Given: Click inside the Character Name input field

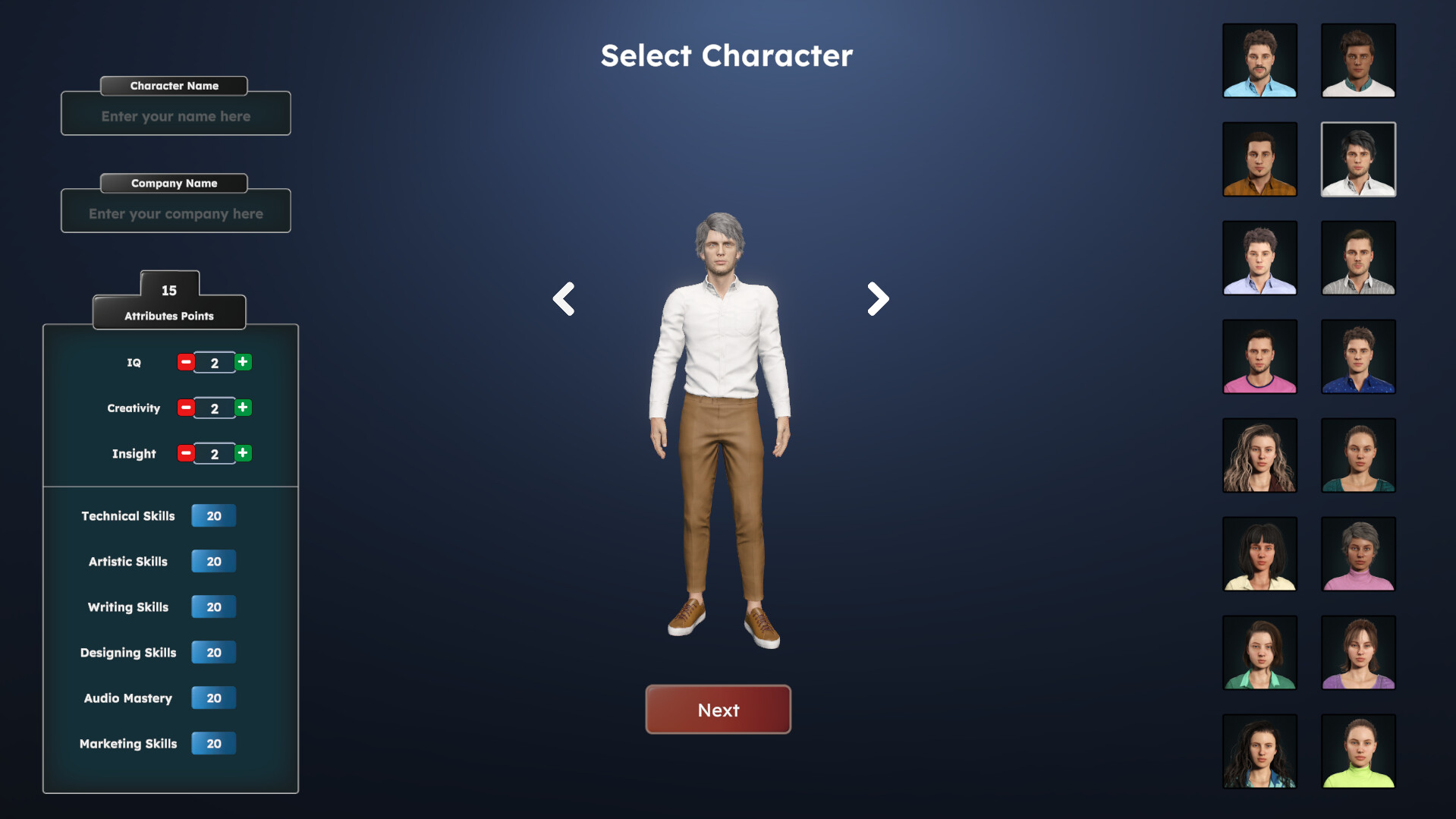Looking at the screenshot, I should tap(175, 115).
